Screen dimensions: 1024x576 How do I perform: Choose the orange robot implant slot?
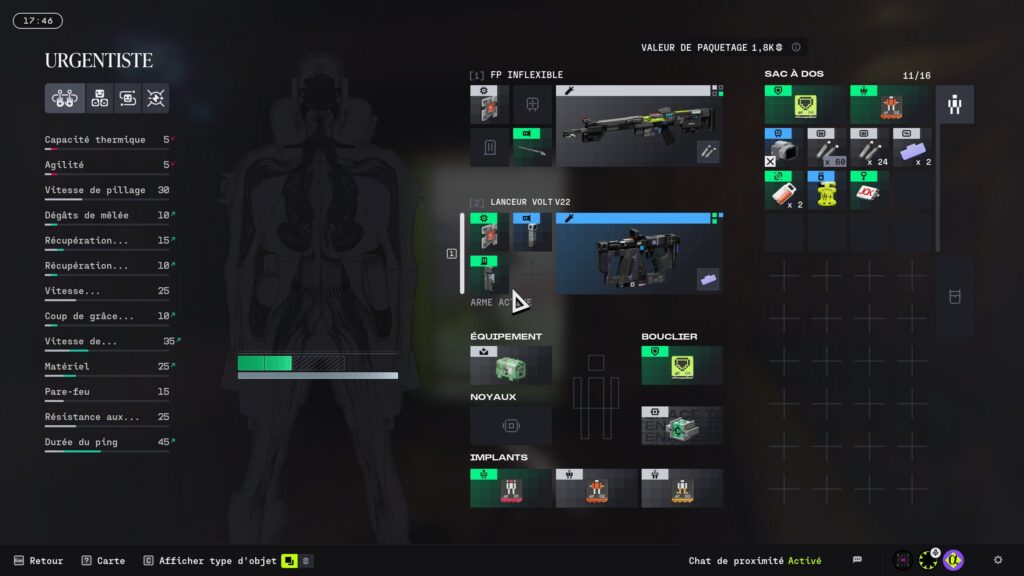coord(596,488)
